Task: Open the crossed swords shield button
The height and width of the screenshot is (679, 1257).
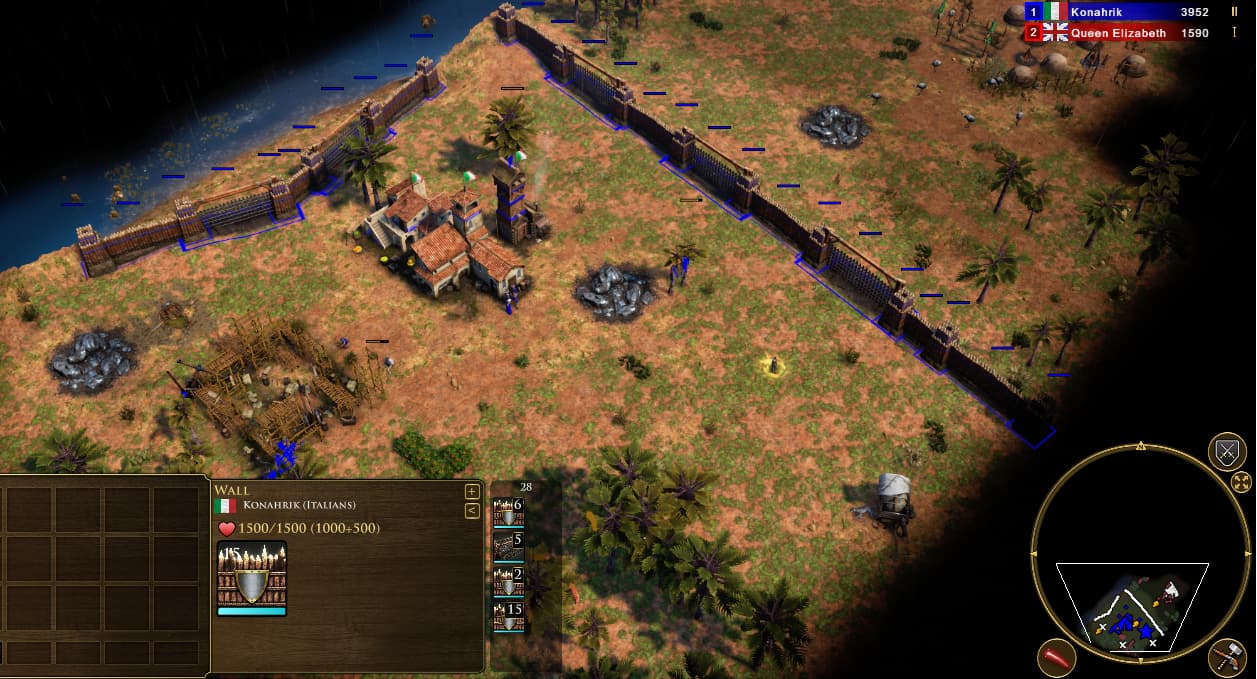Action: 1227,452
